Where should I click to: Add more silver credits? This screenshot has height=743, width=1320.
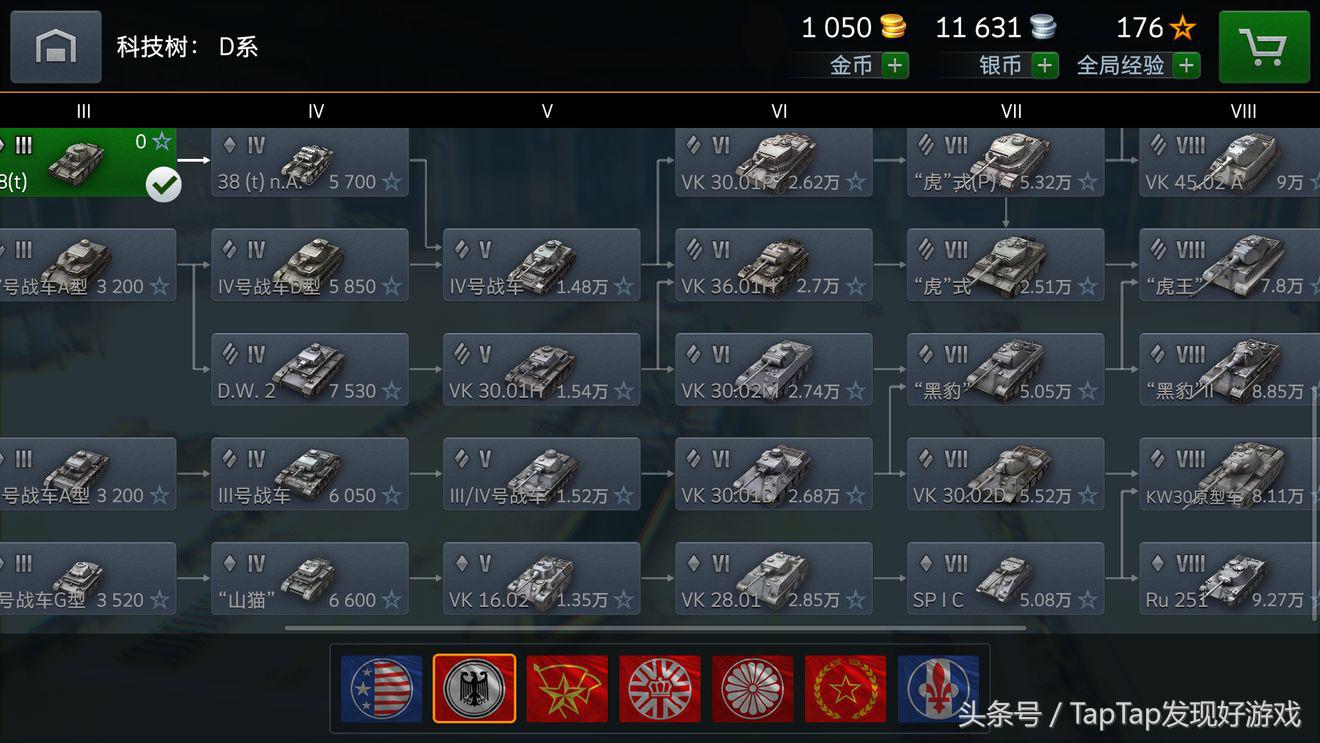pos(1045,66)
